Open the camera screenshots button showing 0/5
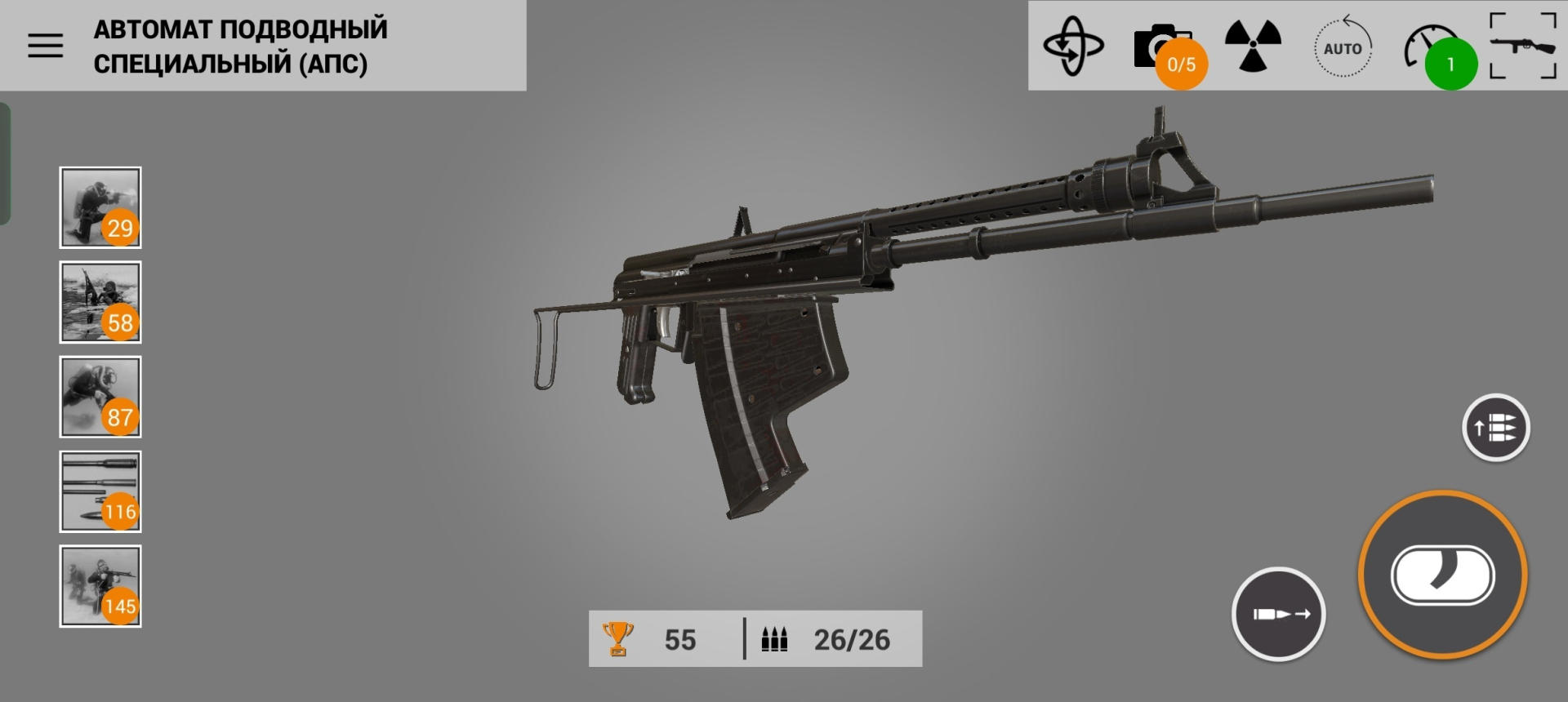This screenshot has height=702, width=1568. [x=1165, y=47]
